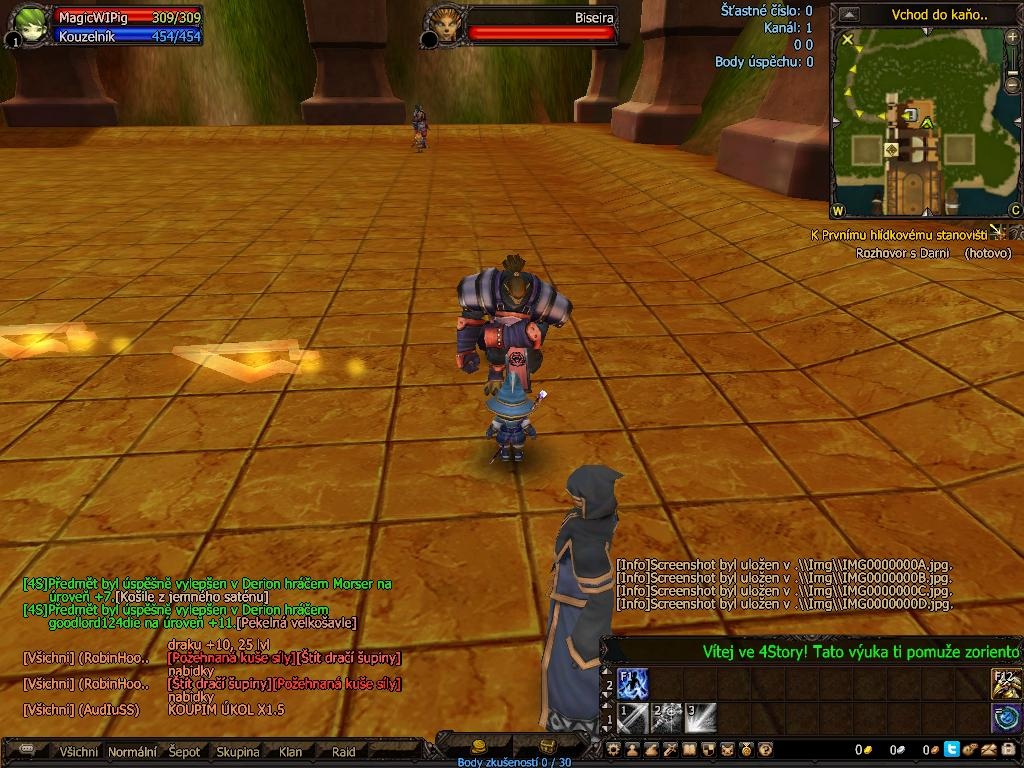Use the F12 golden wing icon

(1005, 683)
